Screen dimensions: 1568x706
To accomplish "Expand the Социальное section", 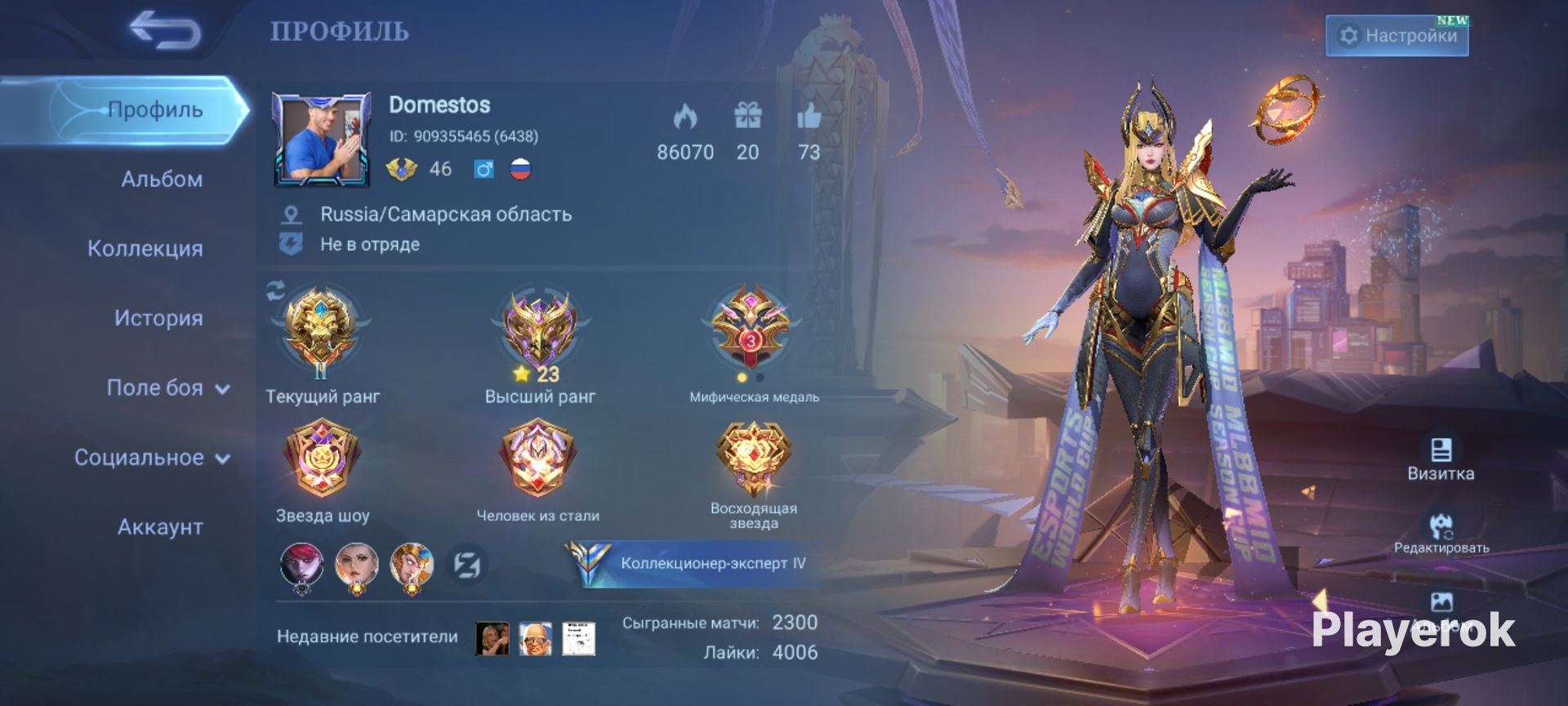I will pyautogui.click(x=152, y=458).
